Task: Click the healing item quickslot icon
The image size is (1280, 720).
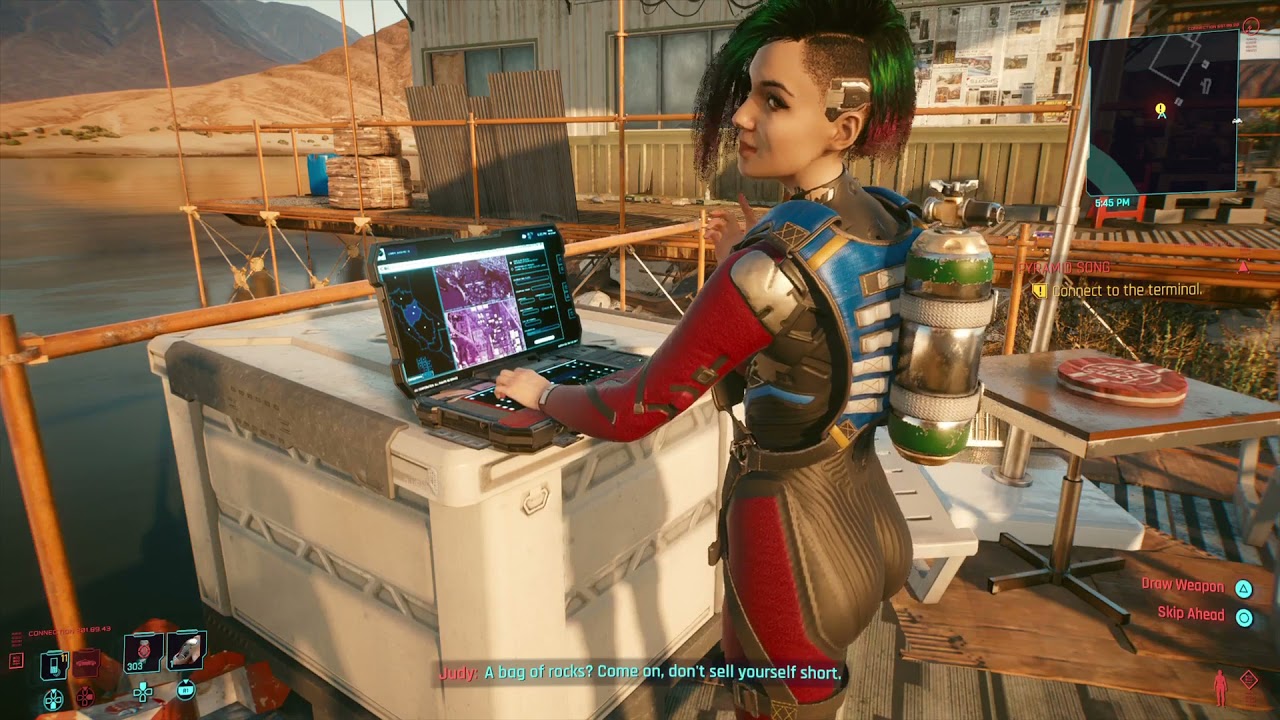Action: pyautogui.click(x=185, y=650)
